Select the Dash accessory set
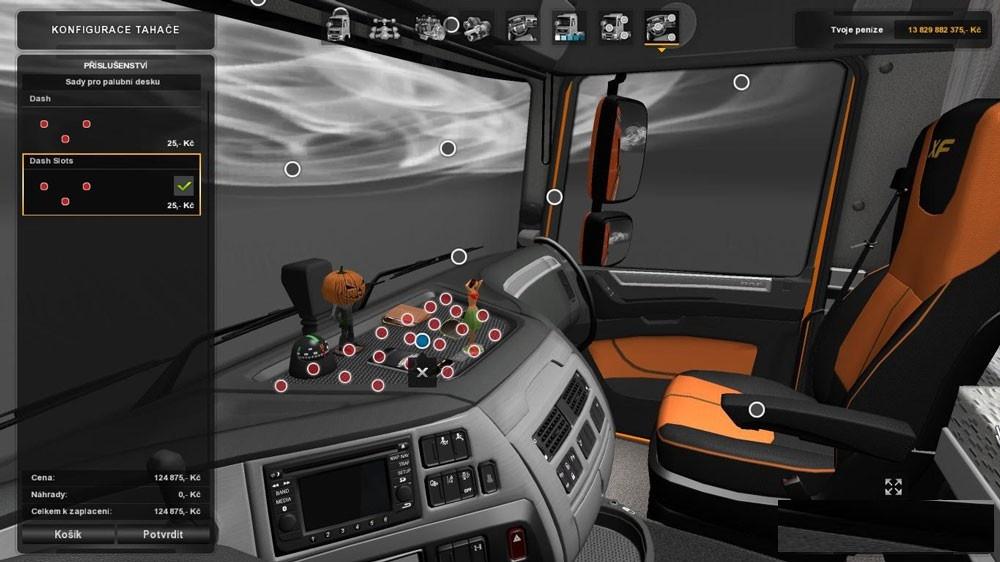The image size is (1000, 562). pyautogui.click(x=112, y=122)
